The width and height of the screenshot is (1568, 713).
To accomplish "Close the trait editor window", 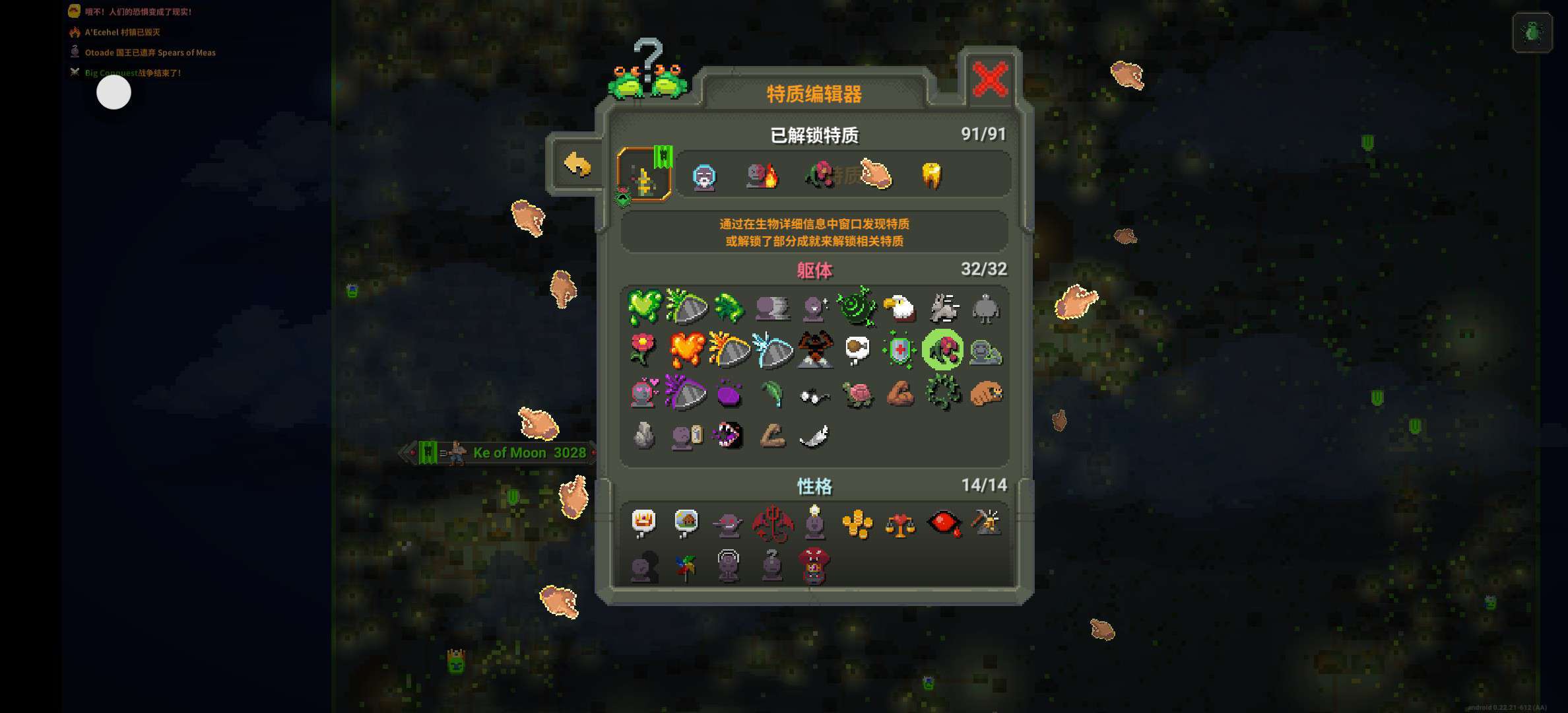I will tap(990, 80).
